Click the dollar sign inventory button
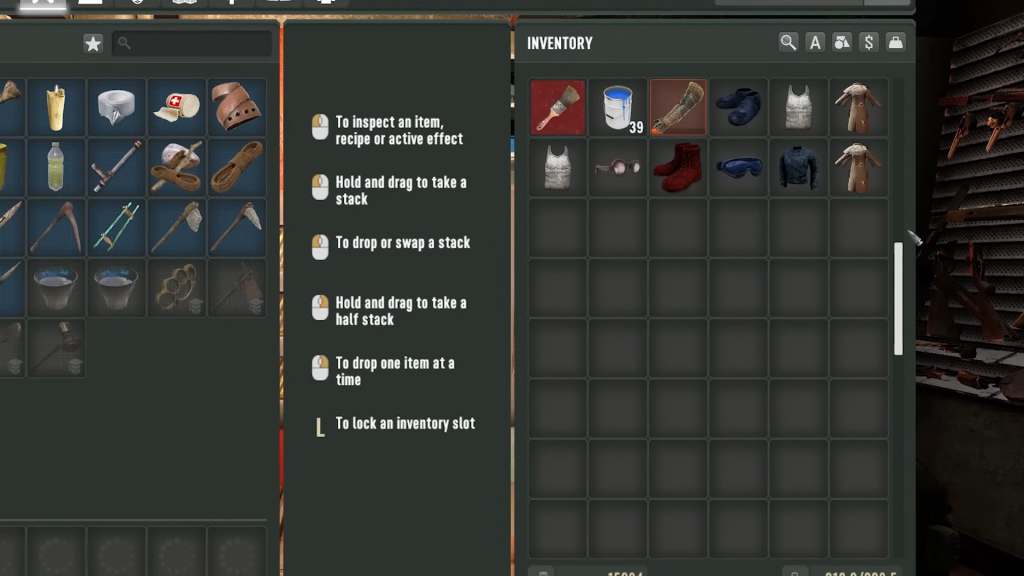Screen dimensions: 1024x576 868,42
